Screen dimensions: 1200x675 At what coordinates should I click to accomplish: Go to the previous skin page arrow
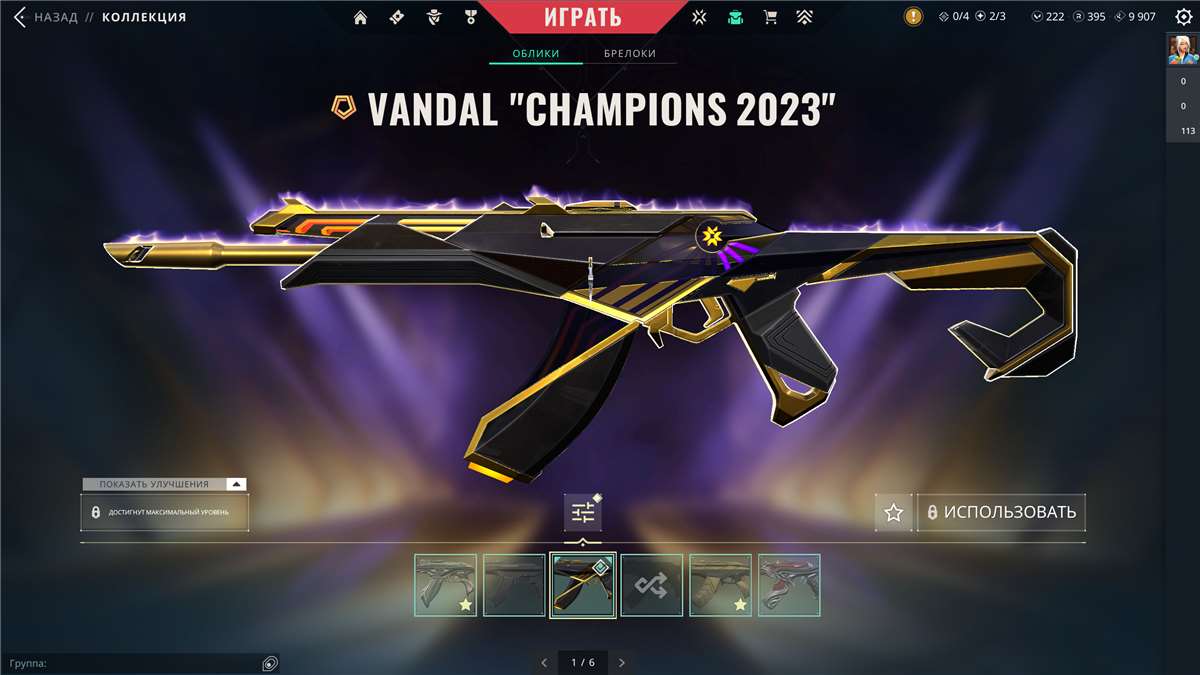[x=544, y=662]
